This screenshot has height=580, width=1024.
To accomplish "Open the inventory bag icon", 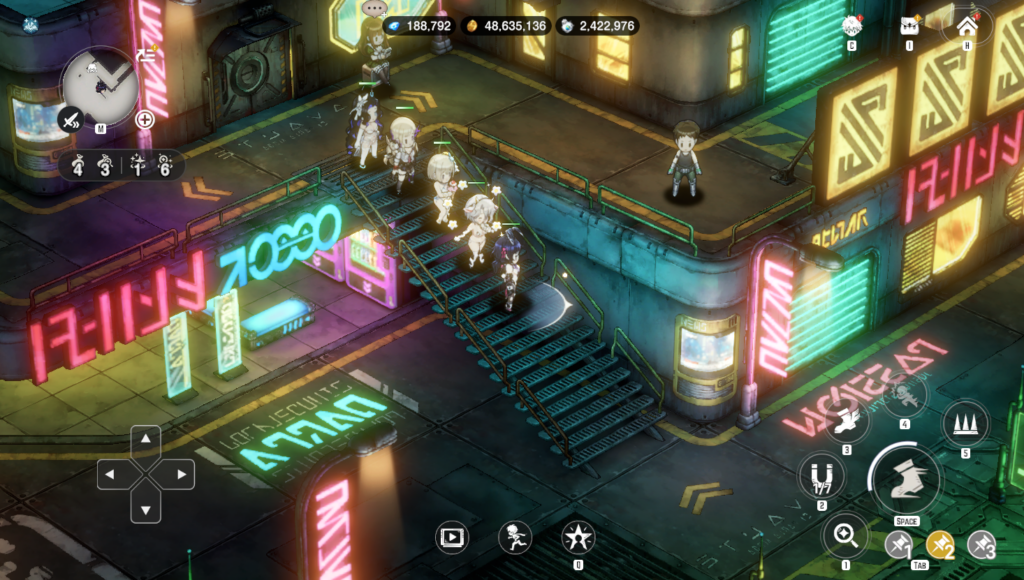I will 910,26.
